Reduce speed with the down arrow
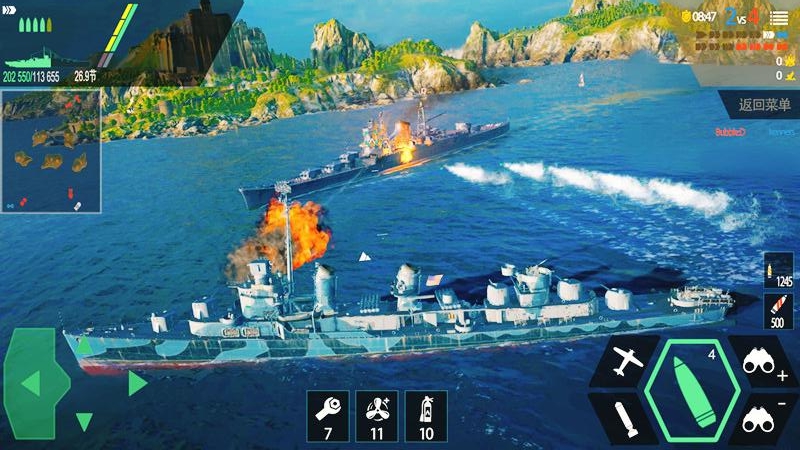Image resolution: width=800 pixels, height=450 pixels. 84,422
